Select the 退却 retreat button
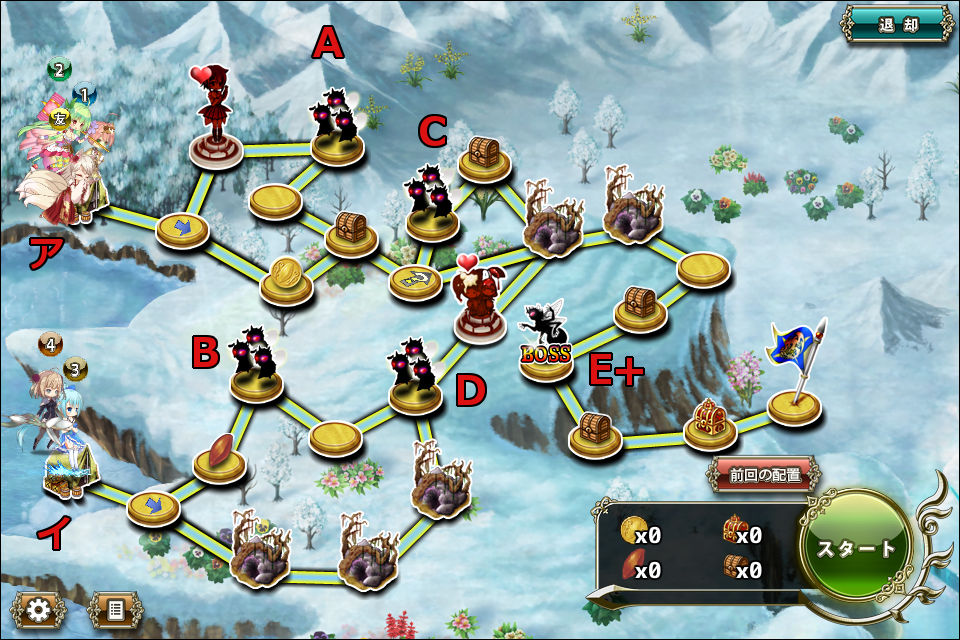960x640 pixels. pyautogui.click(x=897, y=24)
